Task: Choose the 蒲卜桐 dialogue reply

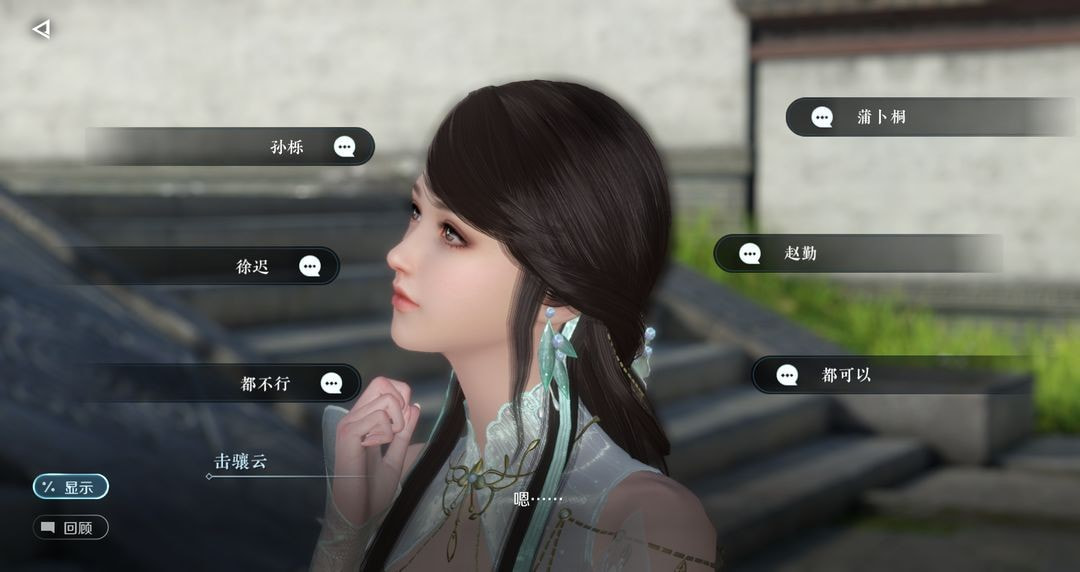Action: 880,117
